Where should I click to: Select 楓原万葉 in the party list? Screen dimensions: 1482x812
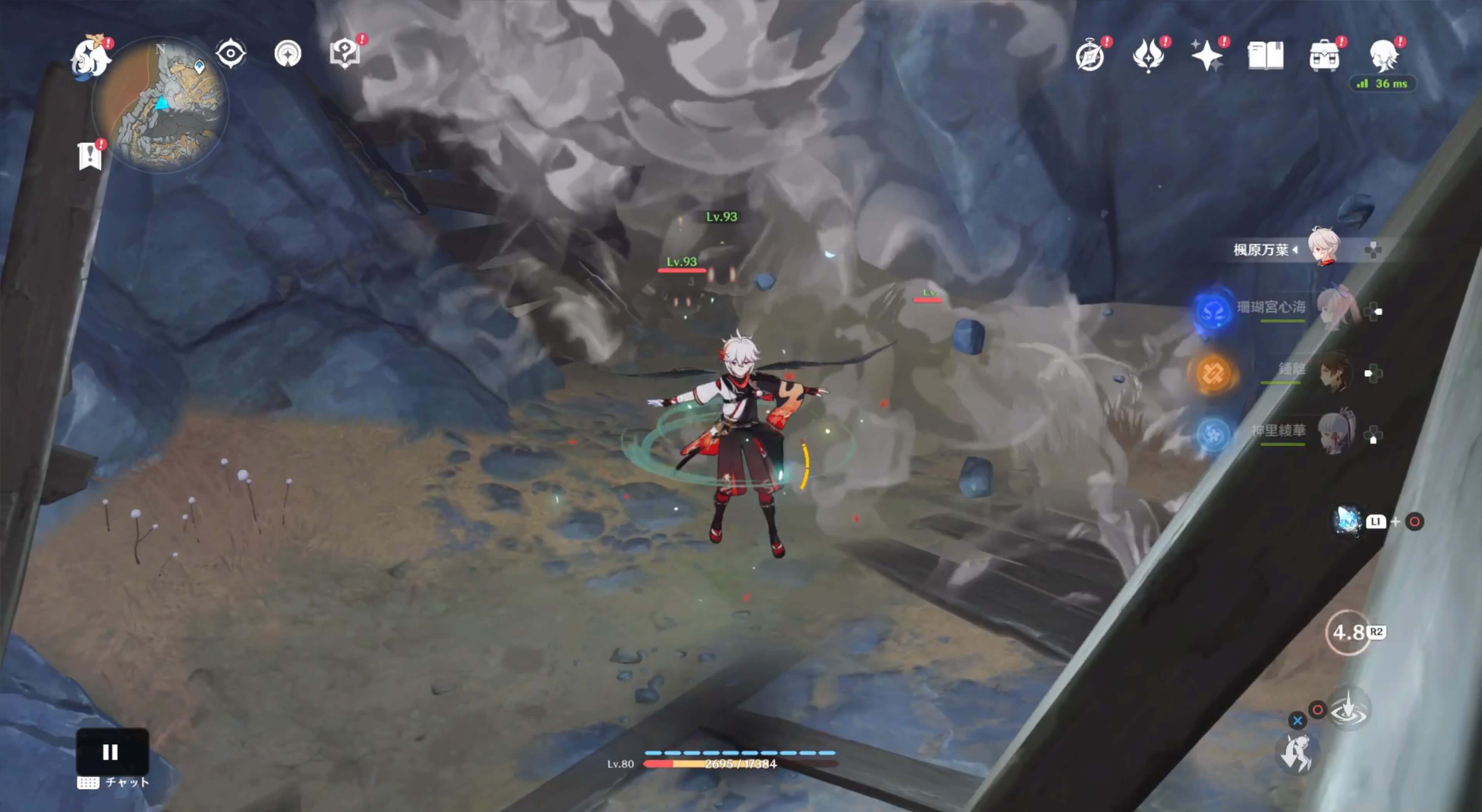coord(1294,249)
